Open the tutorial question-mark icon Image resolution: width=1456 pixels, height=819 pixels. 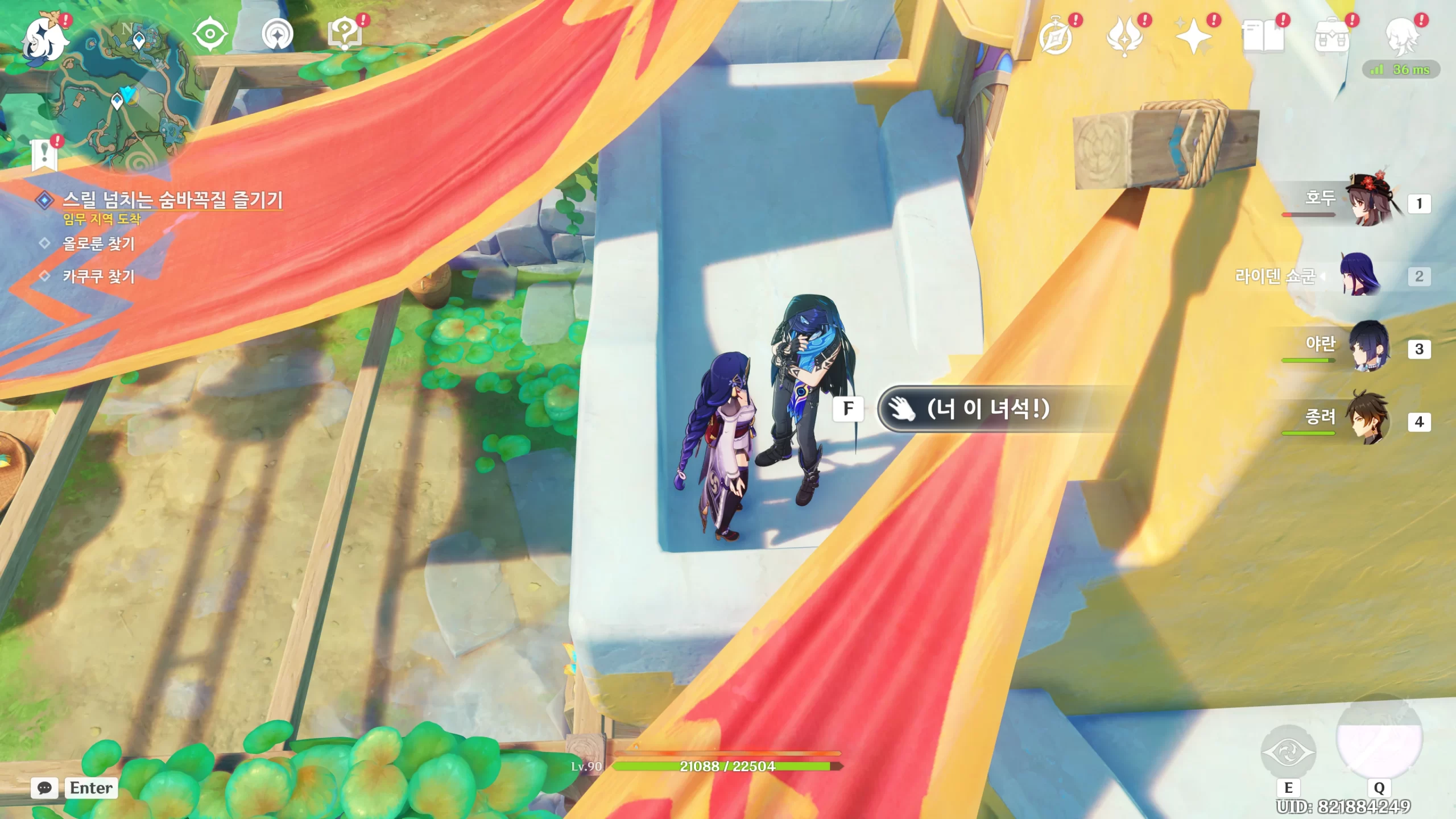345,34
